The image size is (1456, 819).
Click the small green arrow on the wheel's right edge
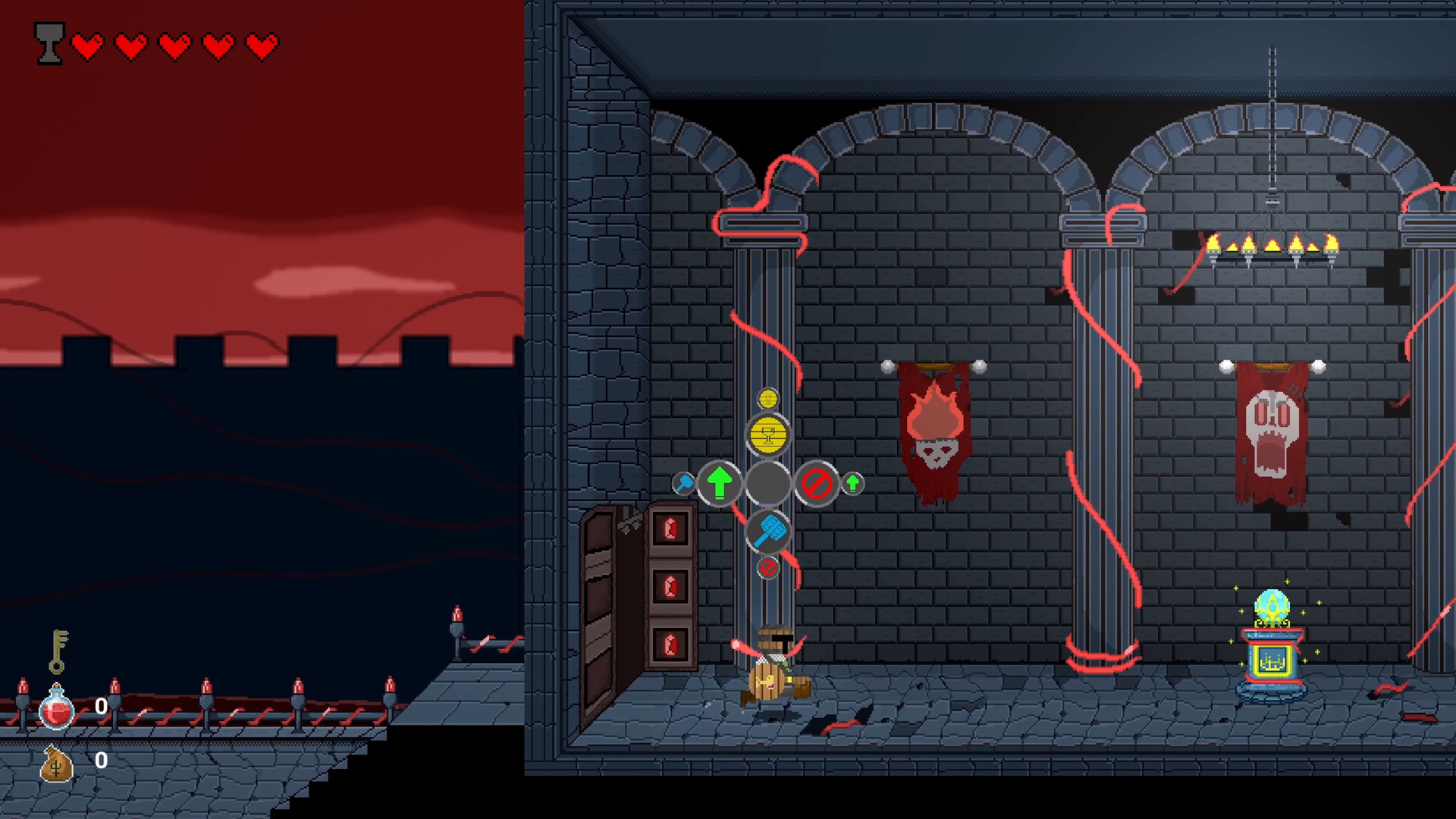852,483
